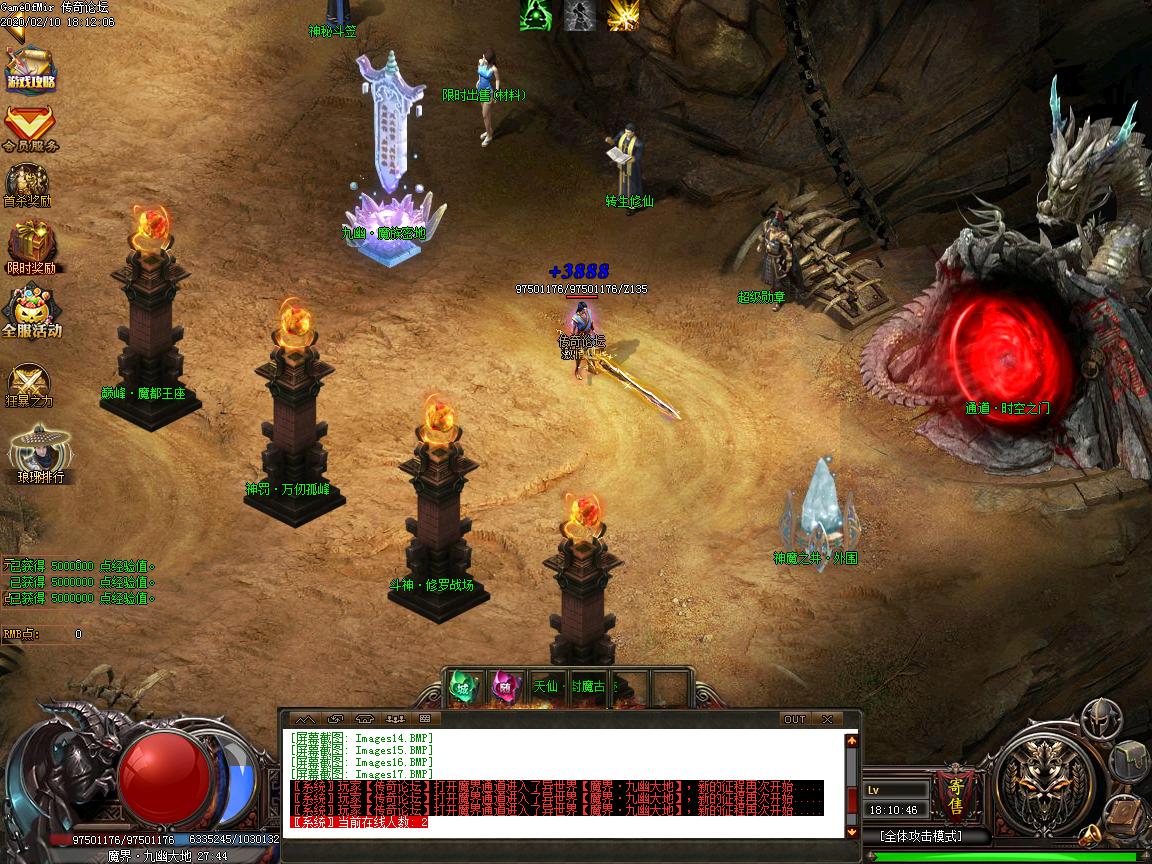Open the 限时奖励 gift box rewards
The image size is (1152, 864).
(31, 246)
